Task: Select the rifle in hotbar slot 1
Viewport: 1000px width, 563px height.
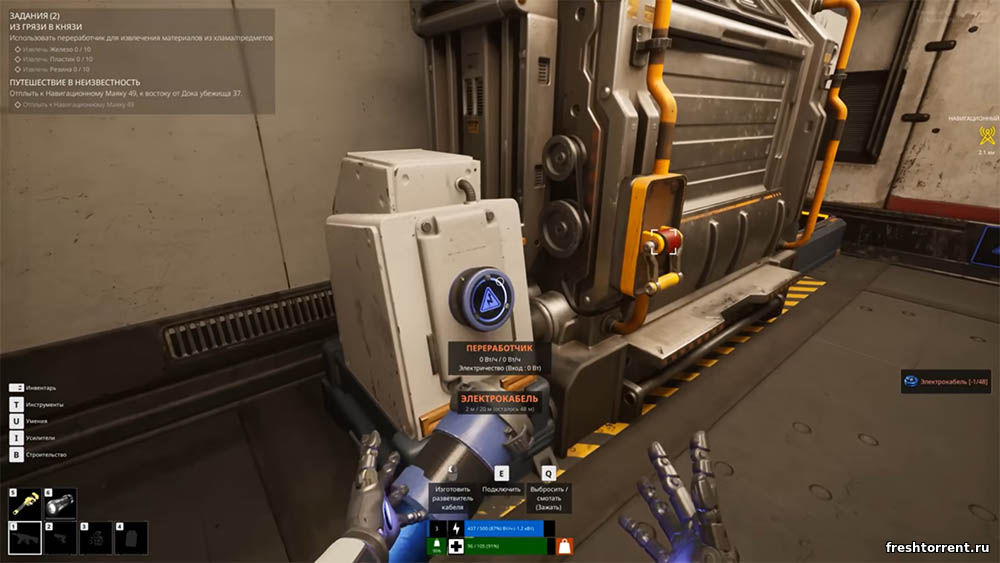Action: pos(25,538)
